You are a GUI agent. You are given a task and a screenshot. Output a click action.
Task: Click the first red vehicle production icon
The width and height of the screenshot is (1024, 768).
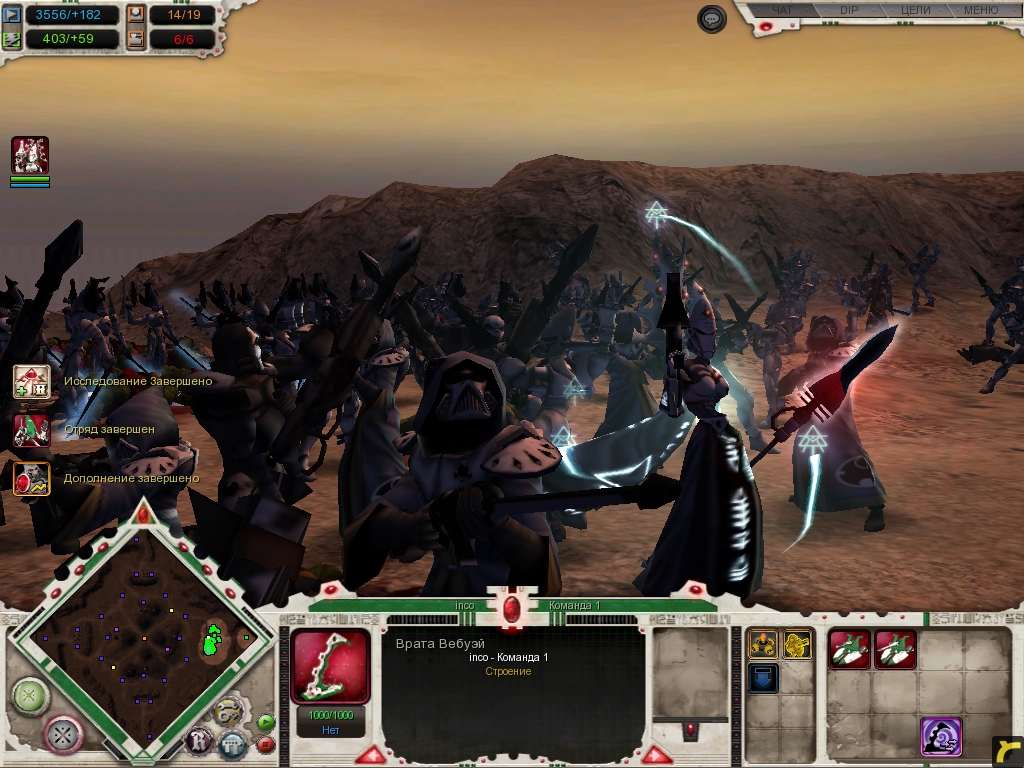click(x=850, y=649)
